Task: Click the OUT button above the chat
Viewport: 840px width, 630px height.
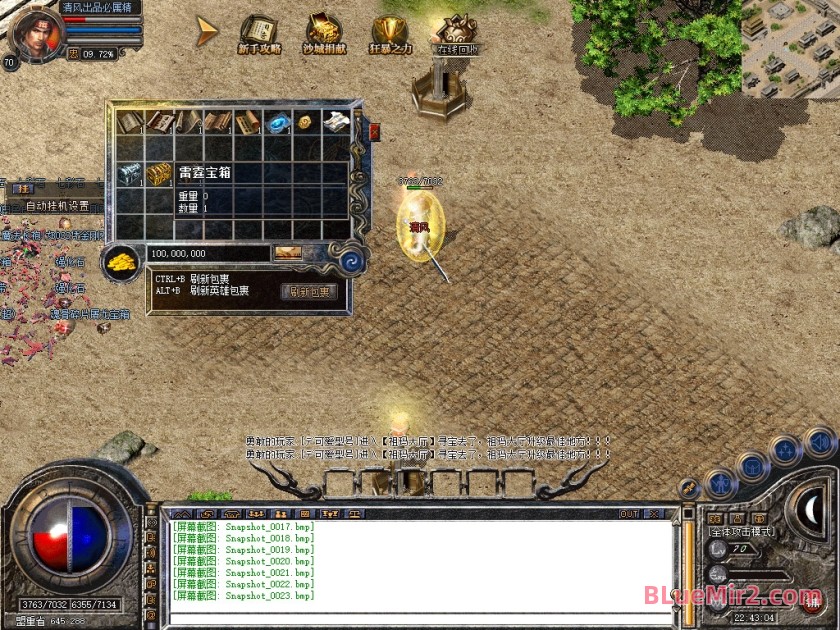Action: pyautogui.click(x=629, y=514)
